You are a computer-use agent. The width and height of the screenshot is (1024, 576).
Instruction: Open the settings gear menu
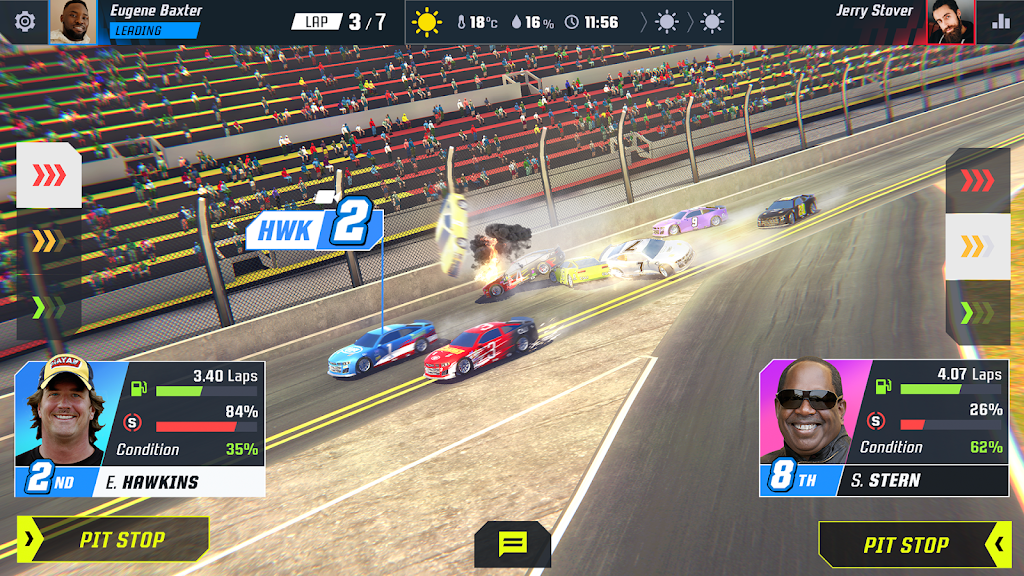[24, 21]
